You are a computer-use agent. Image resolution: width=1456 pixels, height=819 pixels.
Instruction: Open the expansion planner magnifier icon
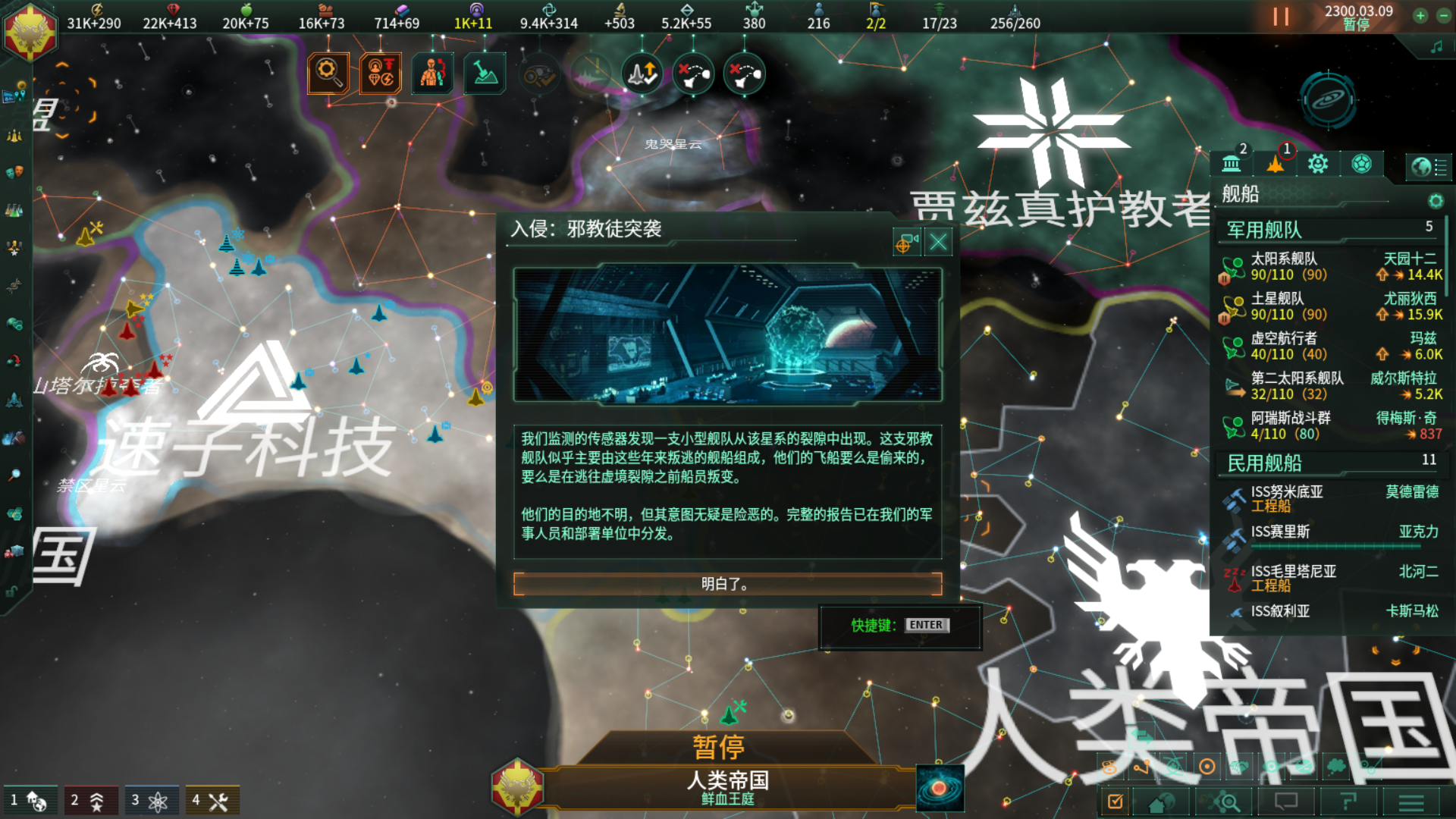pos(1225,802)
